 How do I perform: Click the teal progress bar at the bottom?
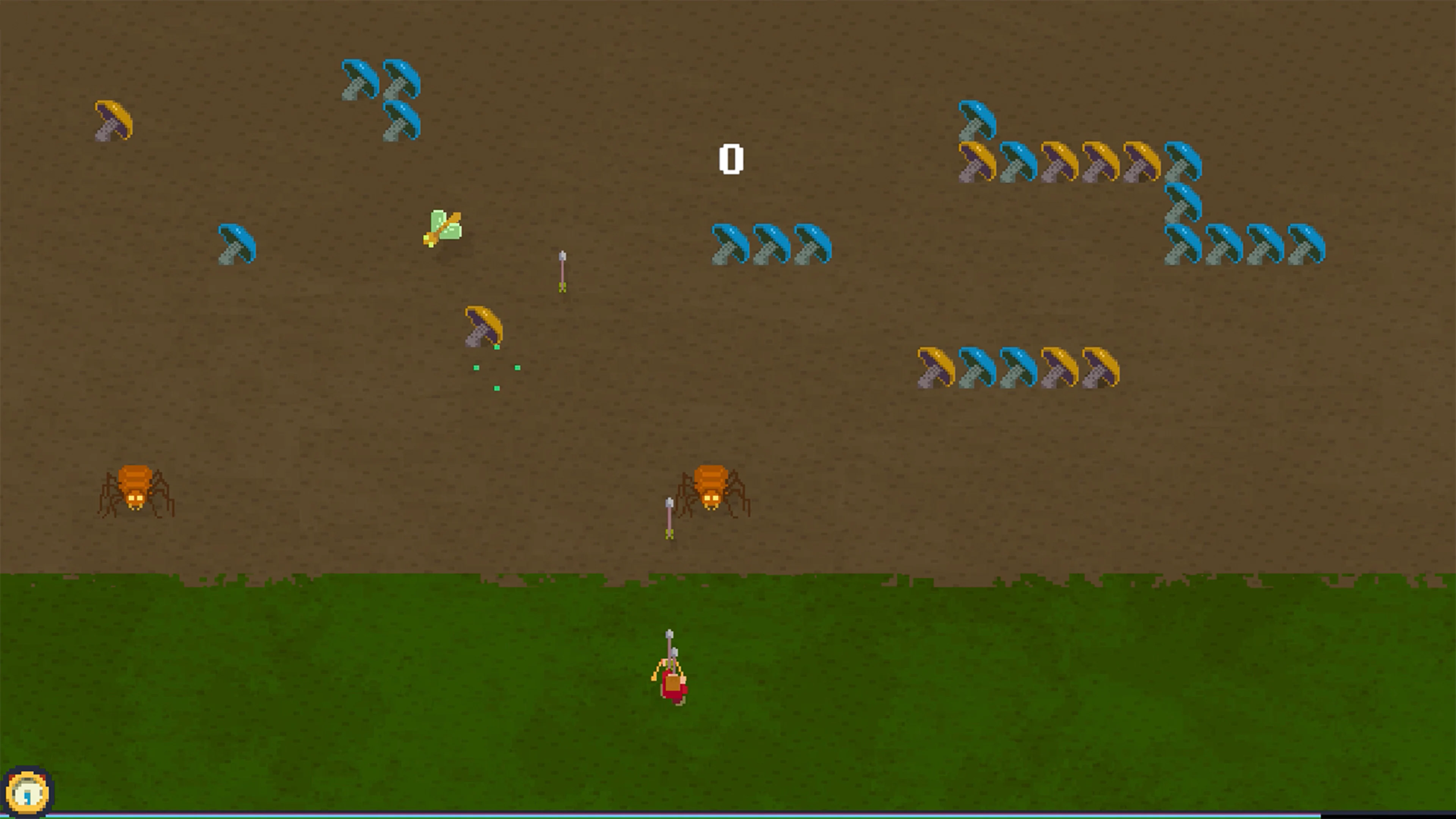tap(728, 816)
